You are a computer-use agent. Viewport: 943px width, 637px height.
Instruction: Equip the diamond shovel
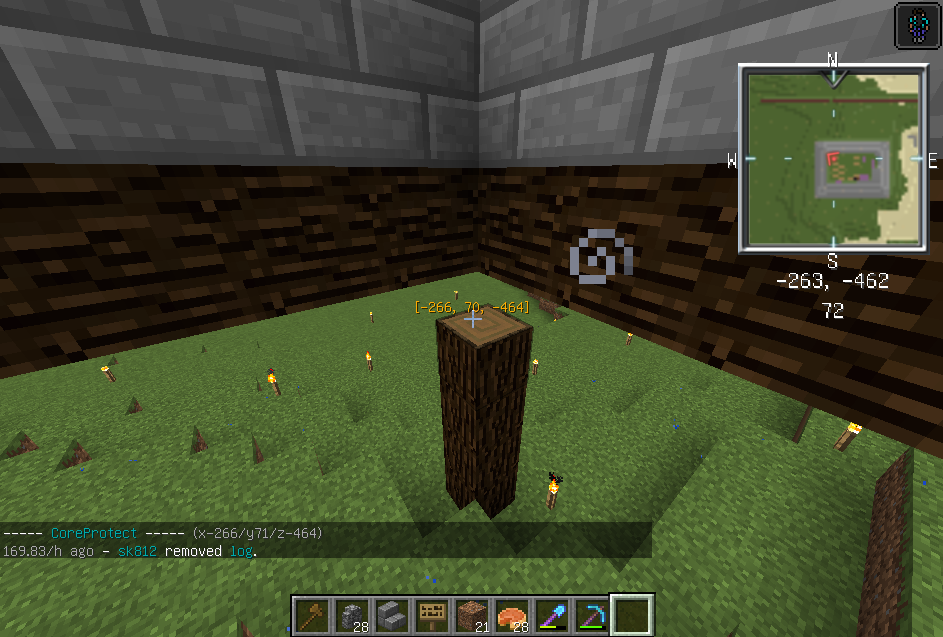pos(552,614)
